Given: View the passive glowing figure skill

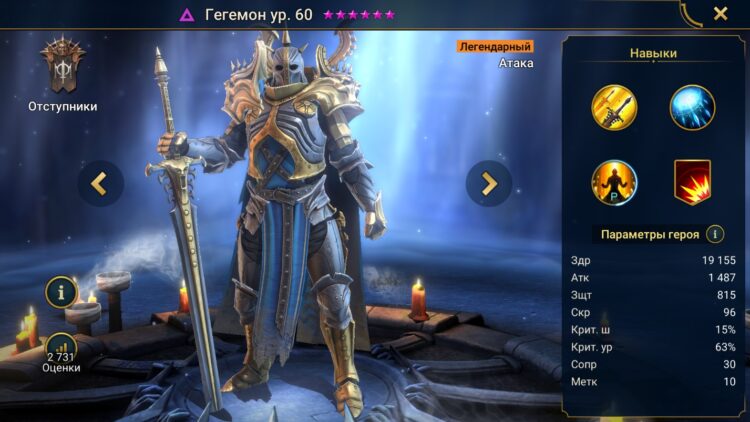Looking at the screenshot, I should pos(614,182).
